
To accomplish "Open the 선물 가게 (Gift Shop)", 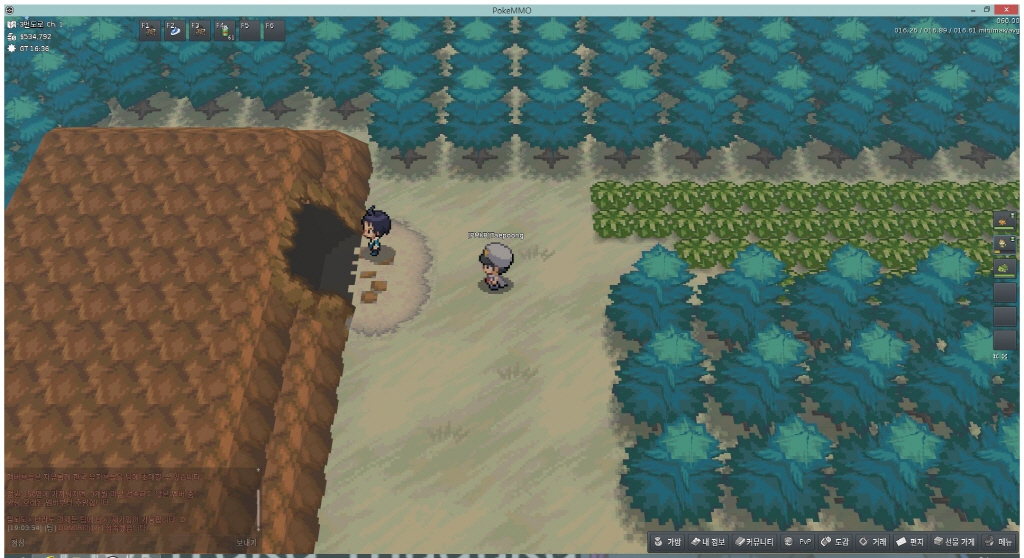I will tap(954, 542).
